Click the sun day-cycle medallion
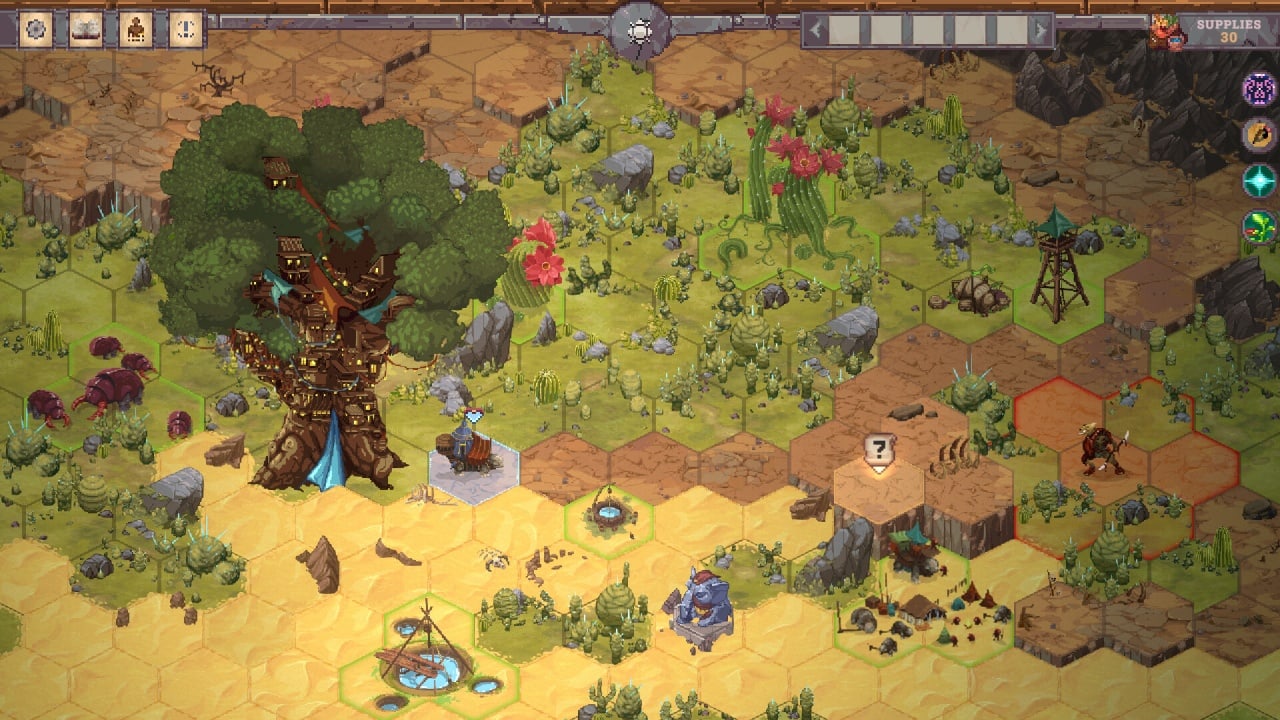Image resolution: width=1280 pixels, height=720 pixels. pos(640,32)
